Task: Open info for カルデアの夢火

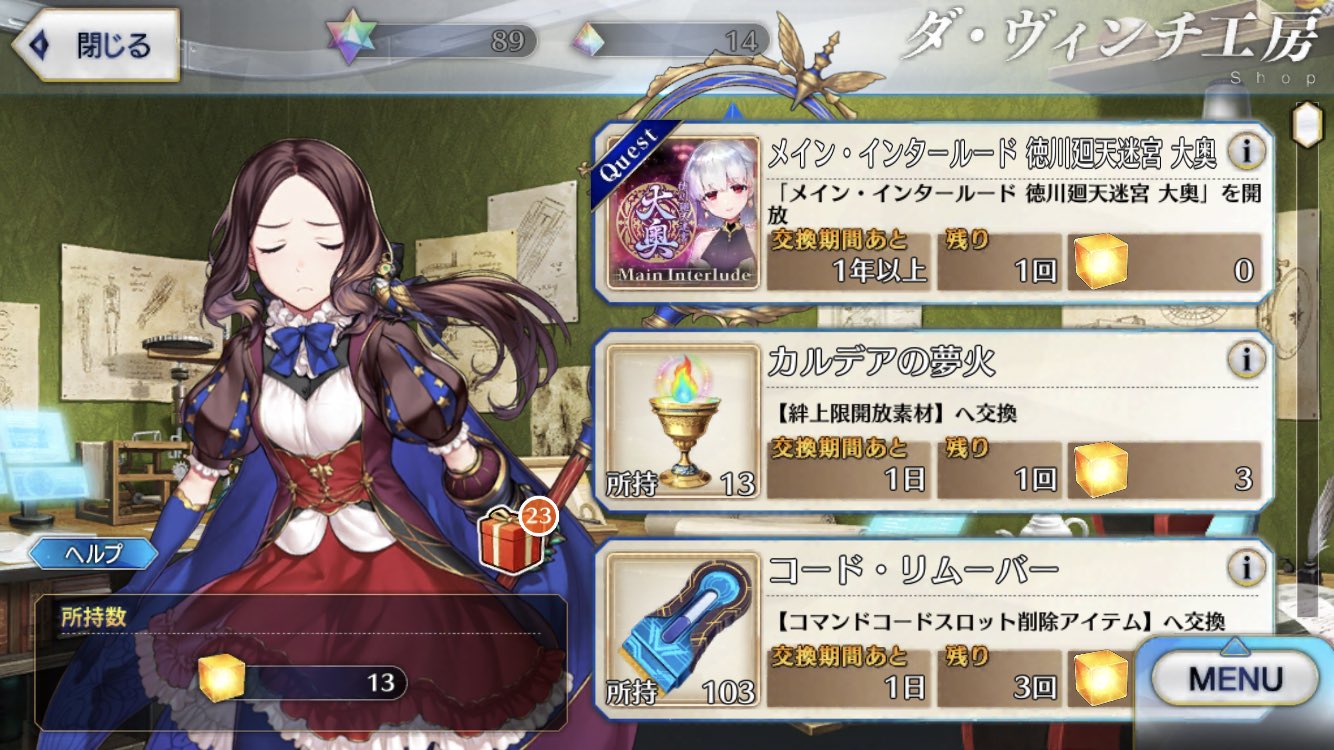Action: coord(1246,358)
